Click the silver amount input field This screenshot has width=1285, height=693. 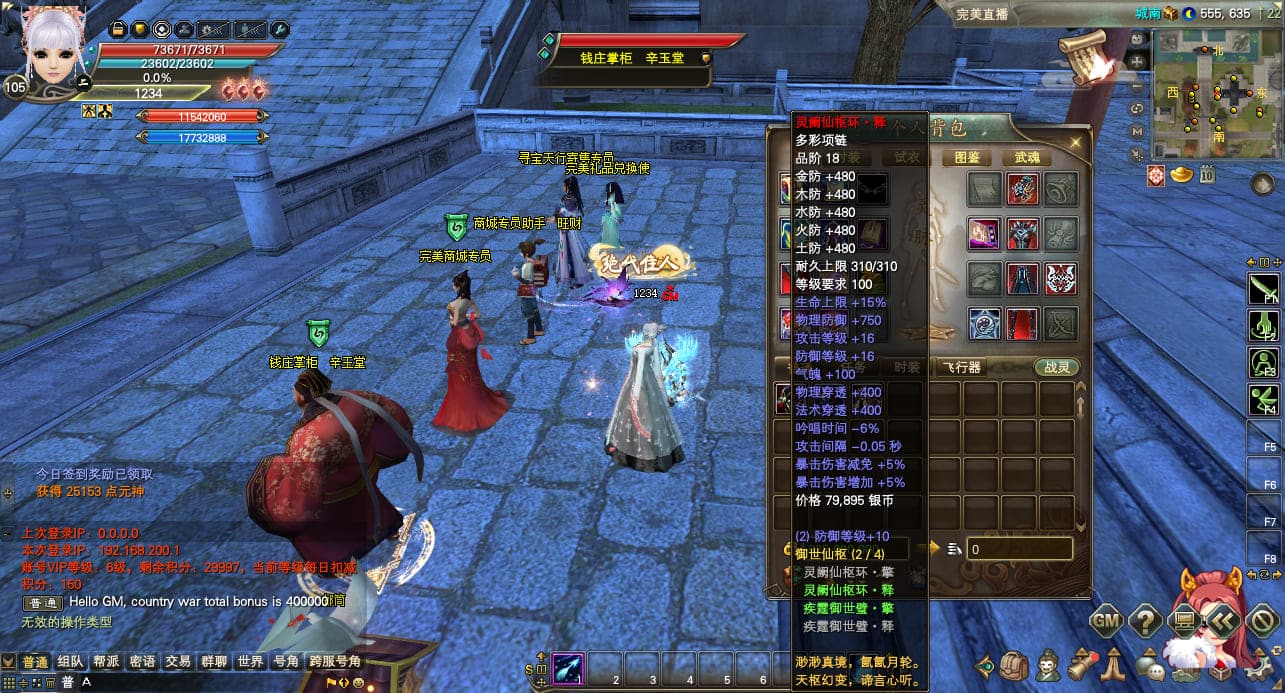click(x=1019, y=549)
